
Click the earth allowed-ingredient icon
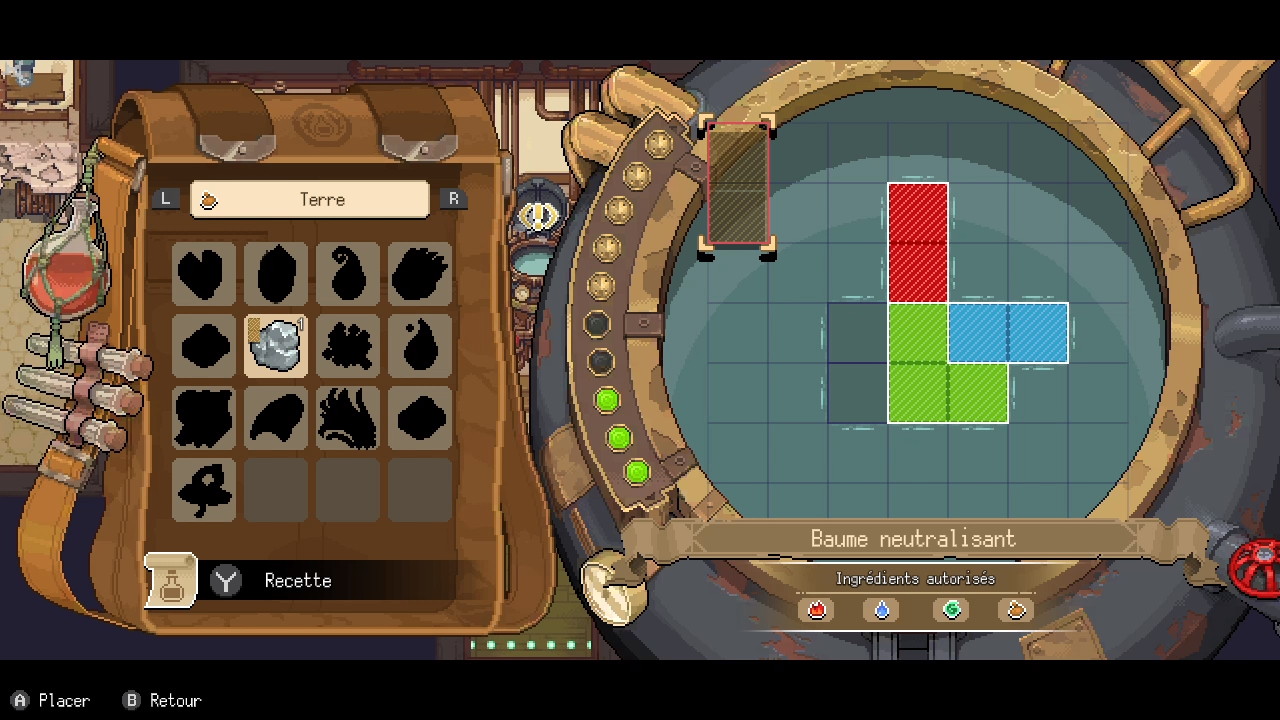pos(1016,609)
